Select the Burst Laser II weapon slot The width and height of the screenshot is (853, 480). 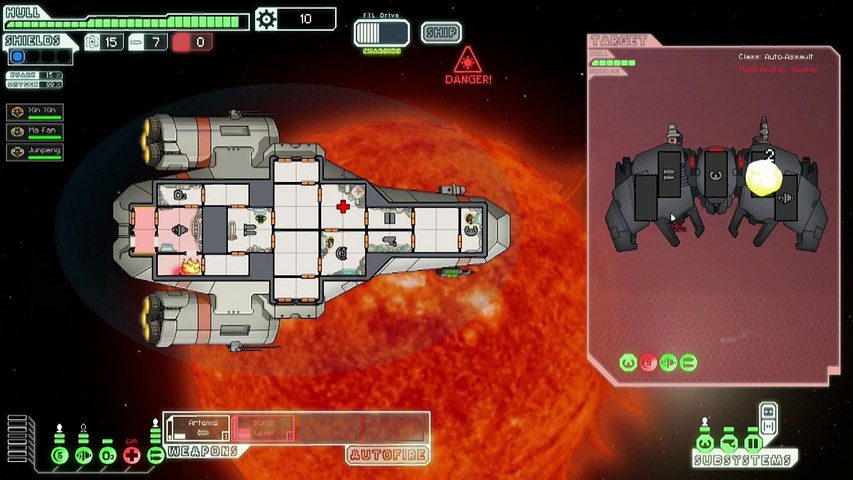coord(264,429)
